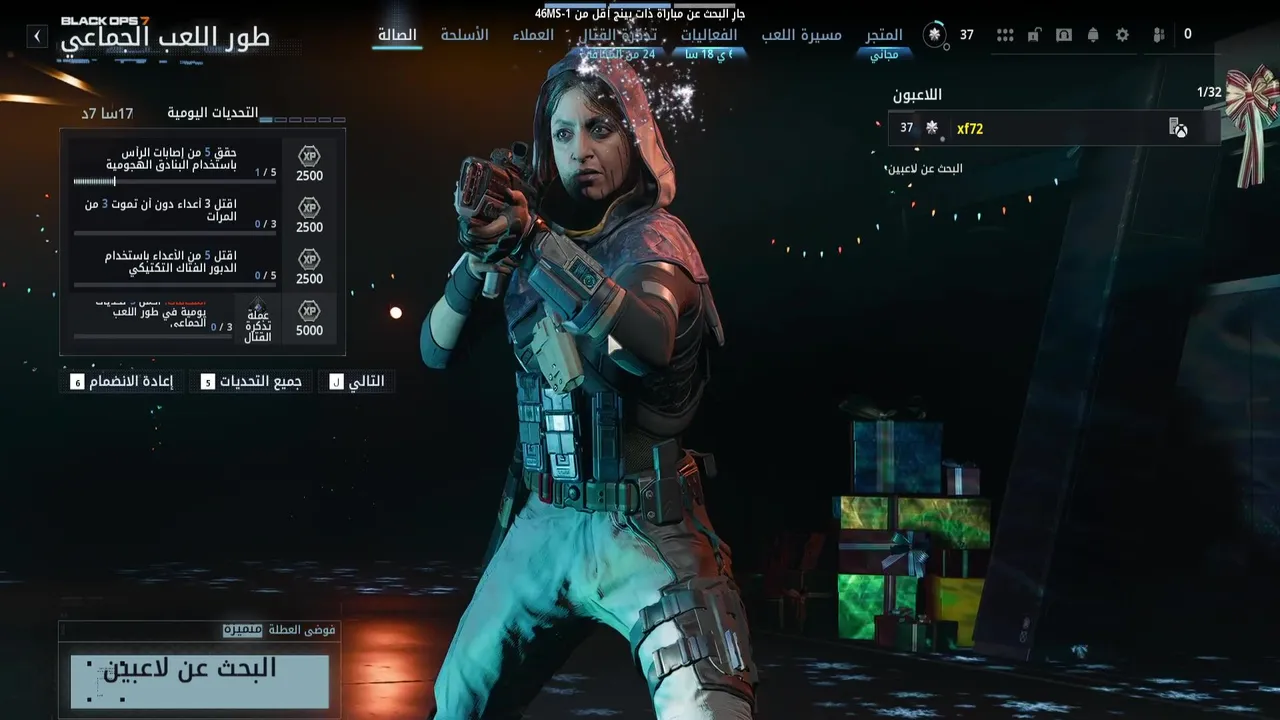Open the مسيرة اللعب career tab
The width and height of the screenshot is (1280, 720).
tap(801, 35)
